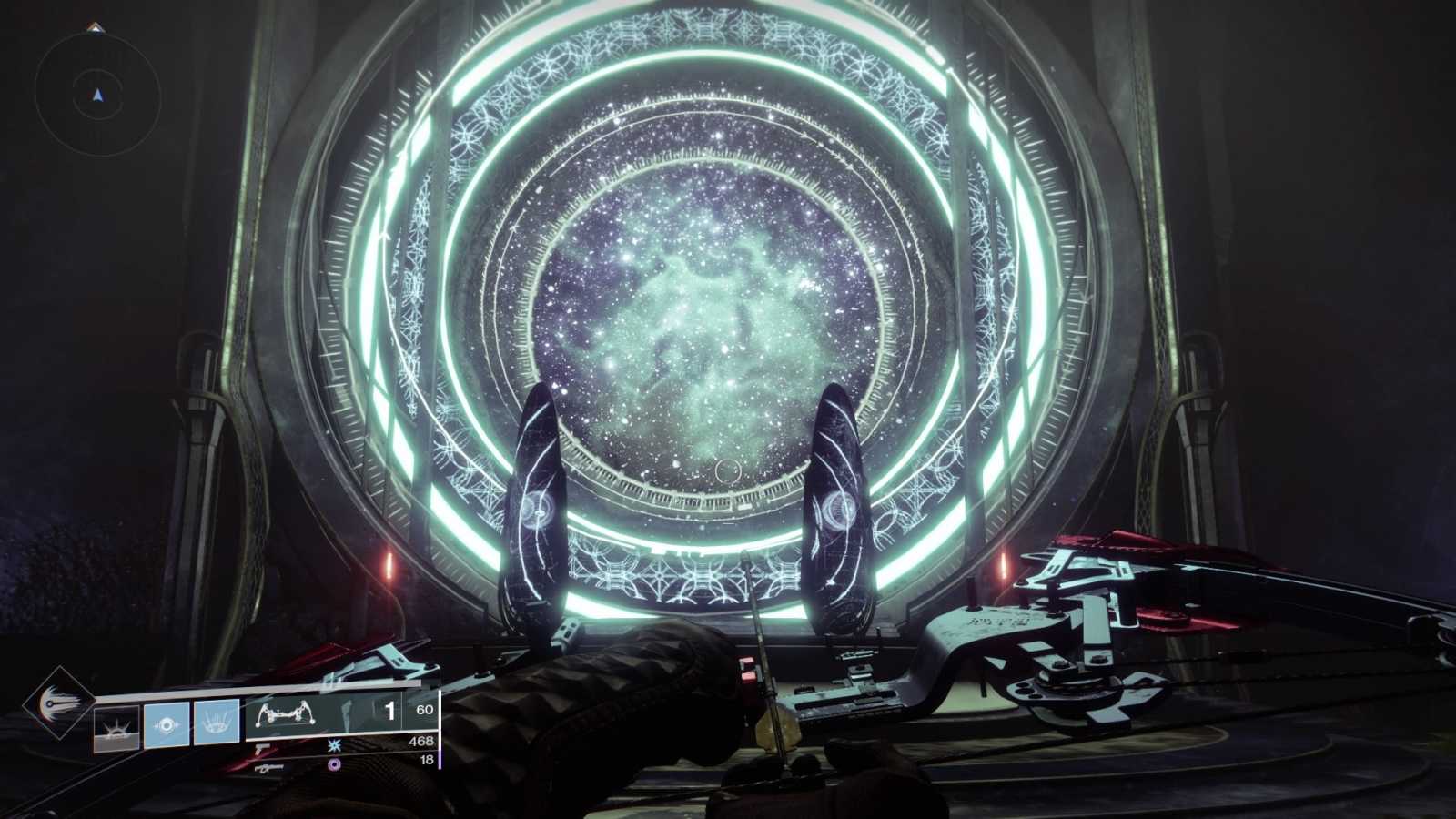Click the circular radar display
This screenshot has width=1456, height=819.
coord(97,94)
